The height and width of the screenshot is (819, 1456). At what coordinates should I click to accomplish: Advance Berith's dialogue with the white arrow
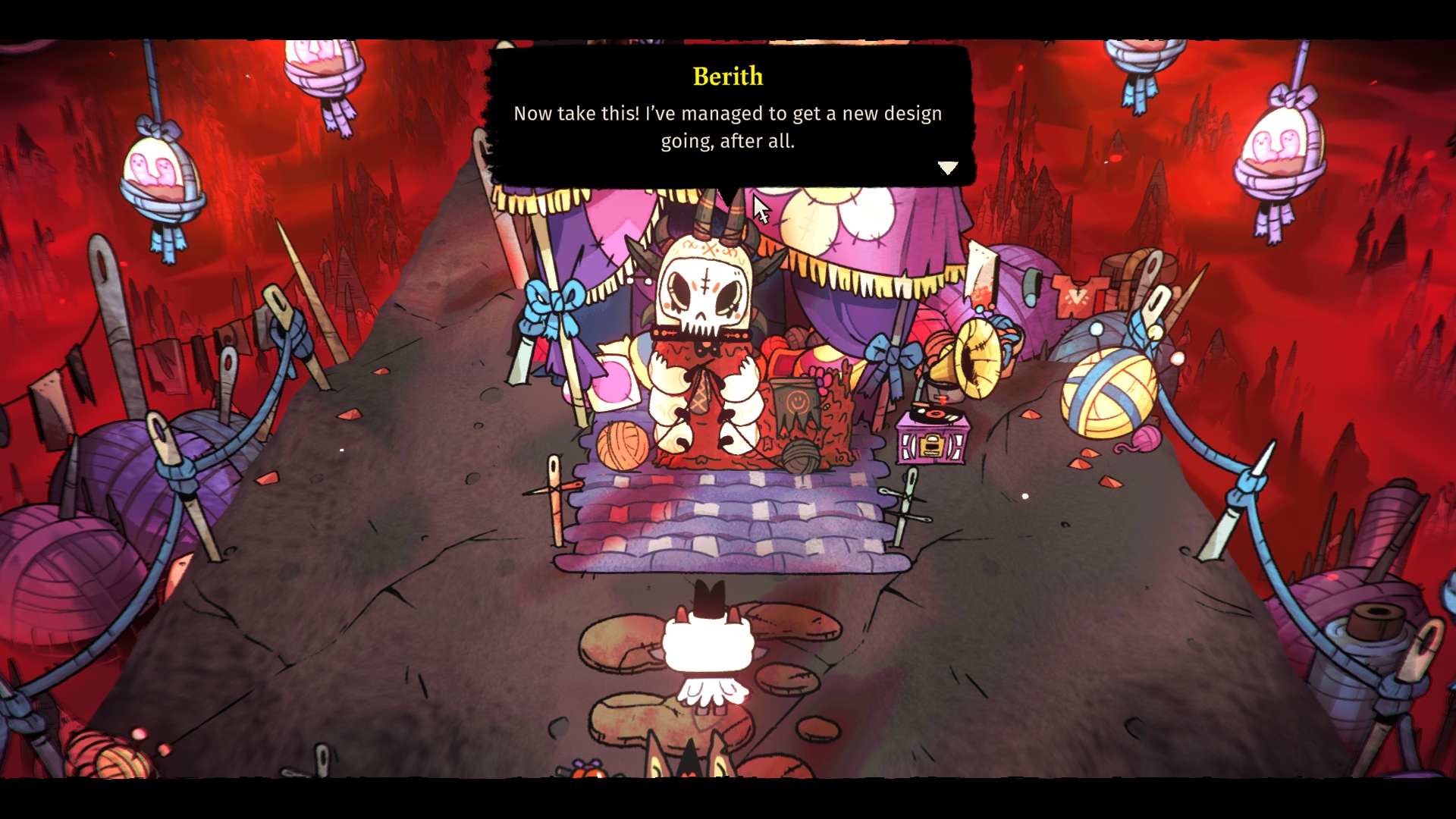click(948, 168)
